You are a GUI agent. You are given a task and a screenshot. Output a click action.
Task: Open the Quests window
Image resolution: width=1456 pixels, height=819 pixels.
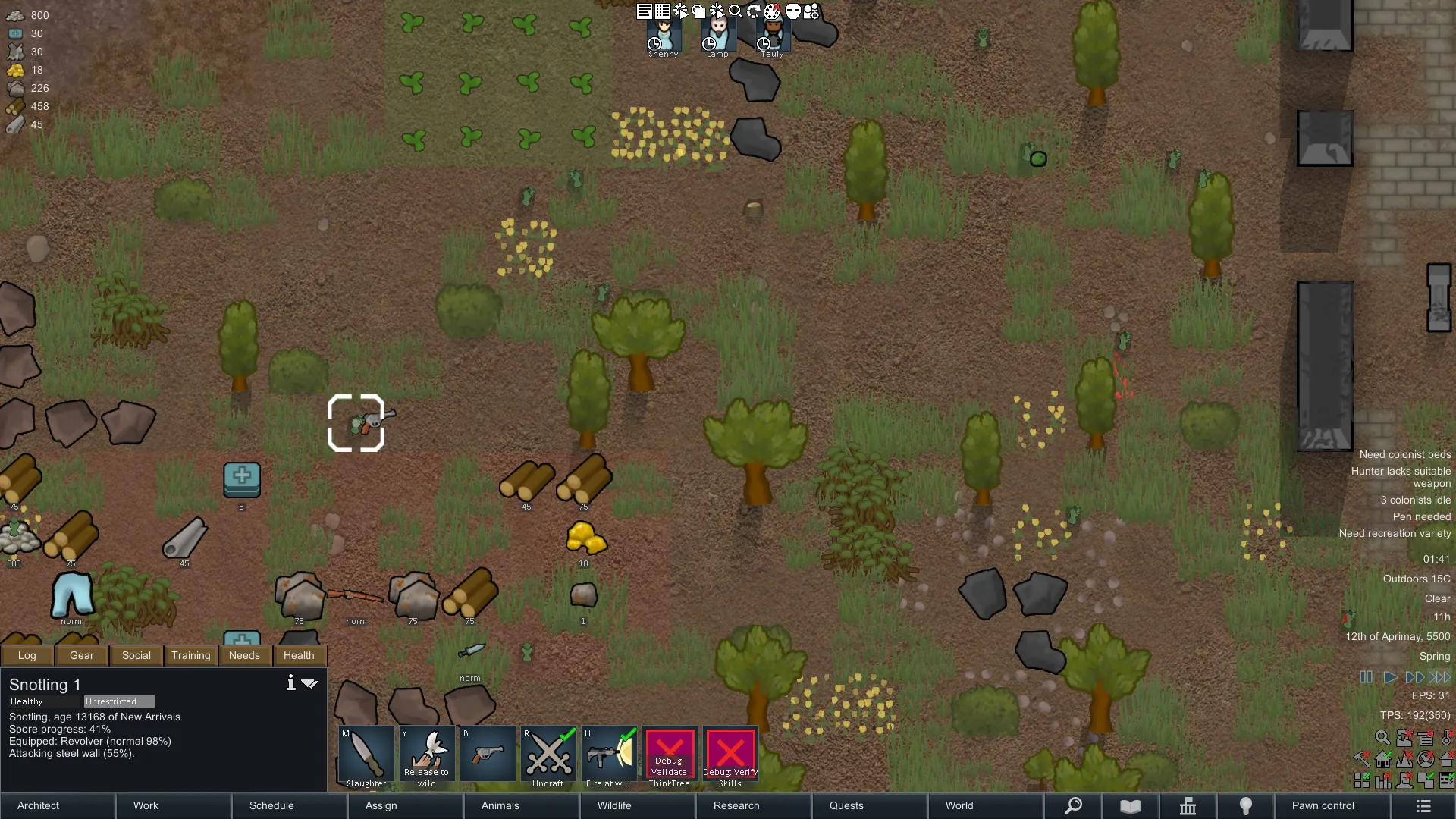(846, 805)
